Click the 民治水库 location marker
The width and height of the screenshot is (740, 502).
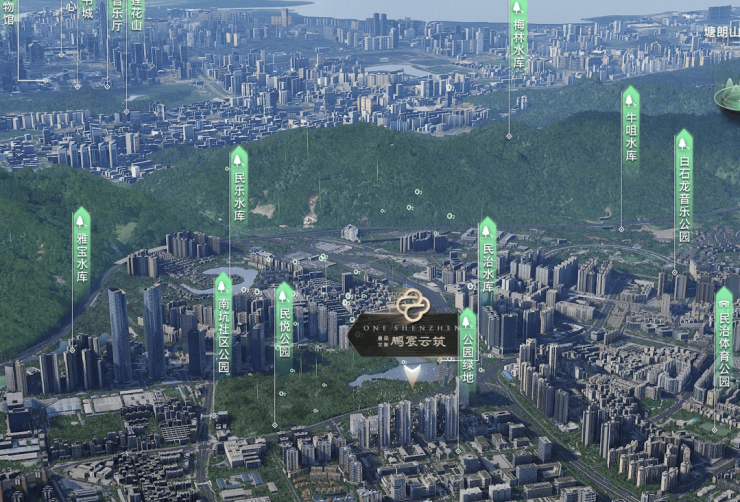(488, 258)
